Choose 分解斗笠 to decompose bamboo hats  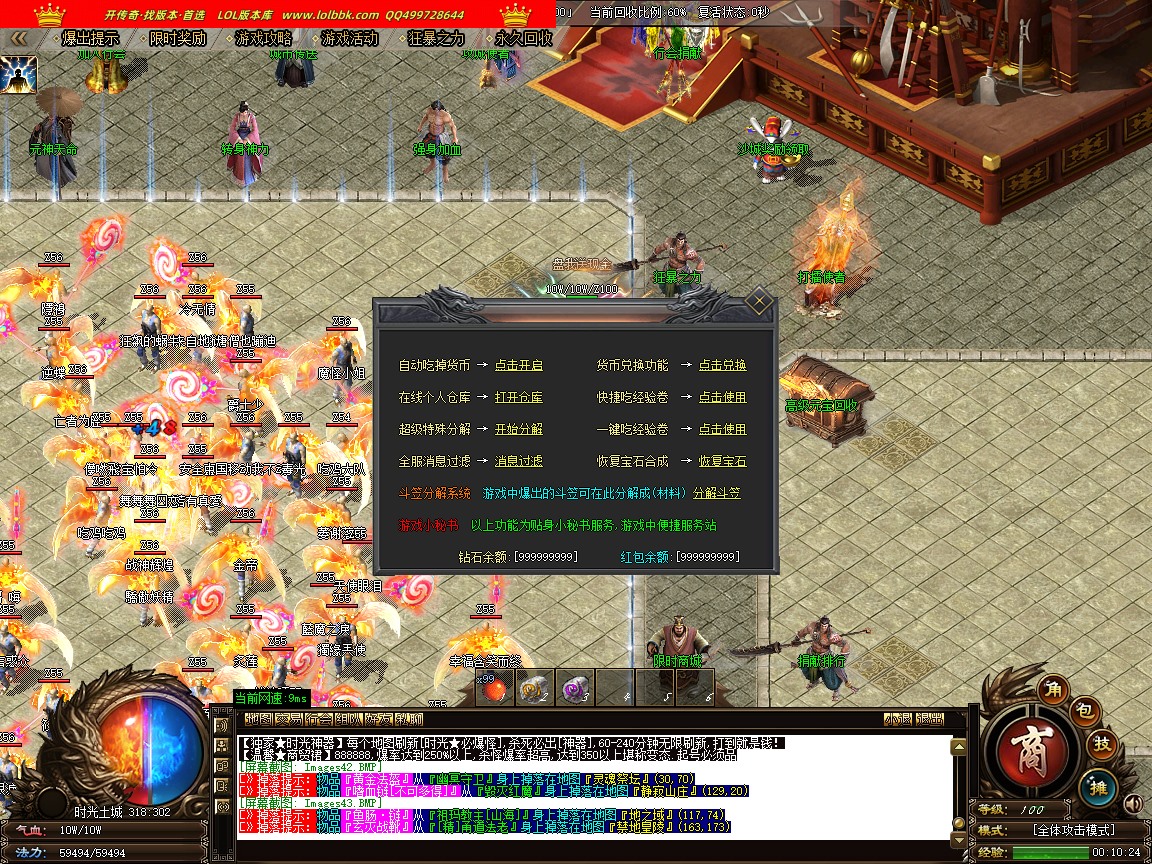coord(717,494)
